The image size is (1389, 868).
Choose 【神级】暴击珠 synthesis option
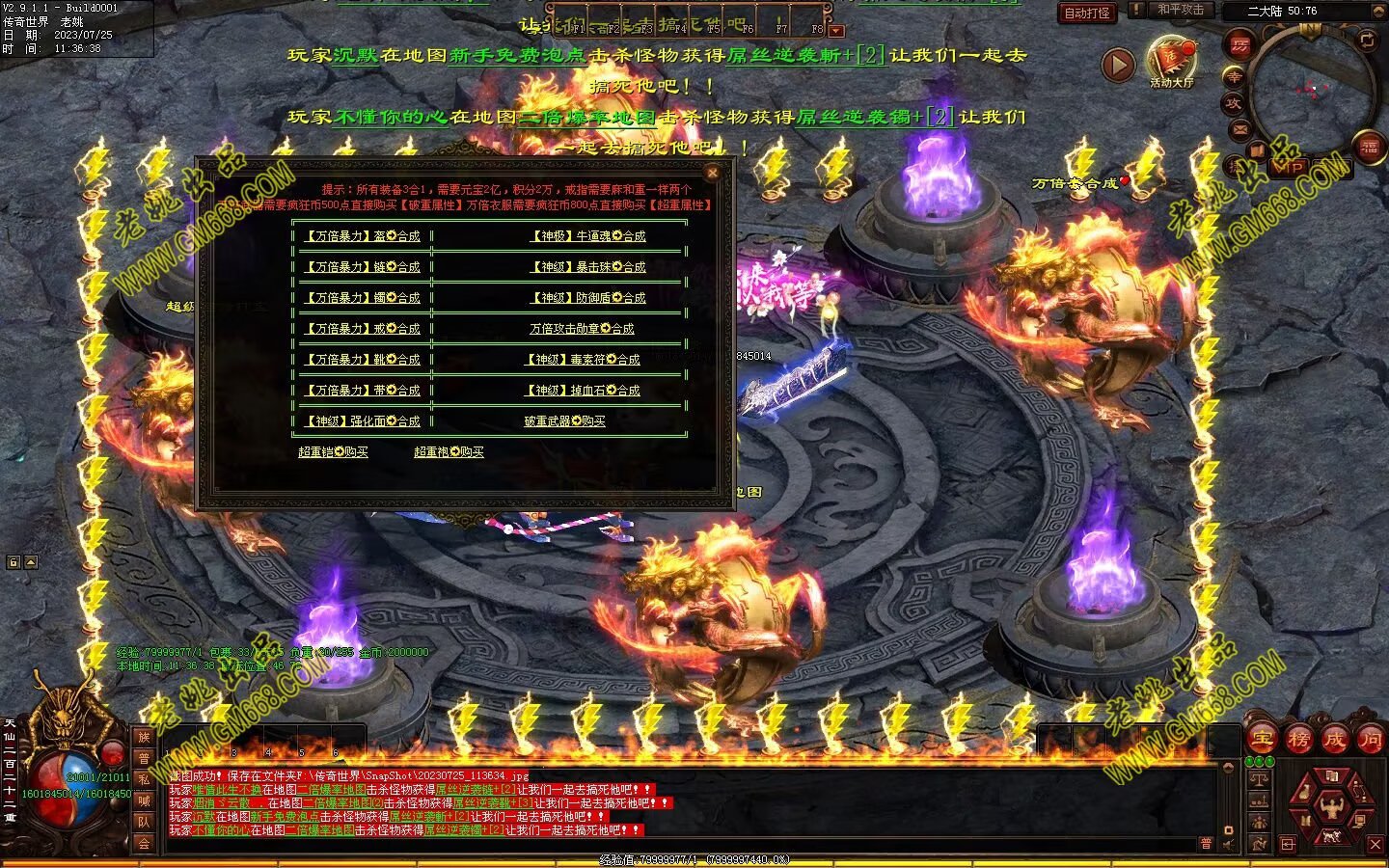point(588,267)
